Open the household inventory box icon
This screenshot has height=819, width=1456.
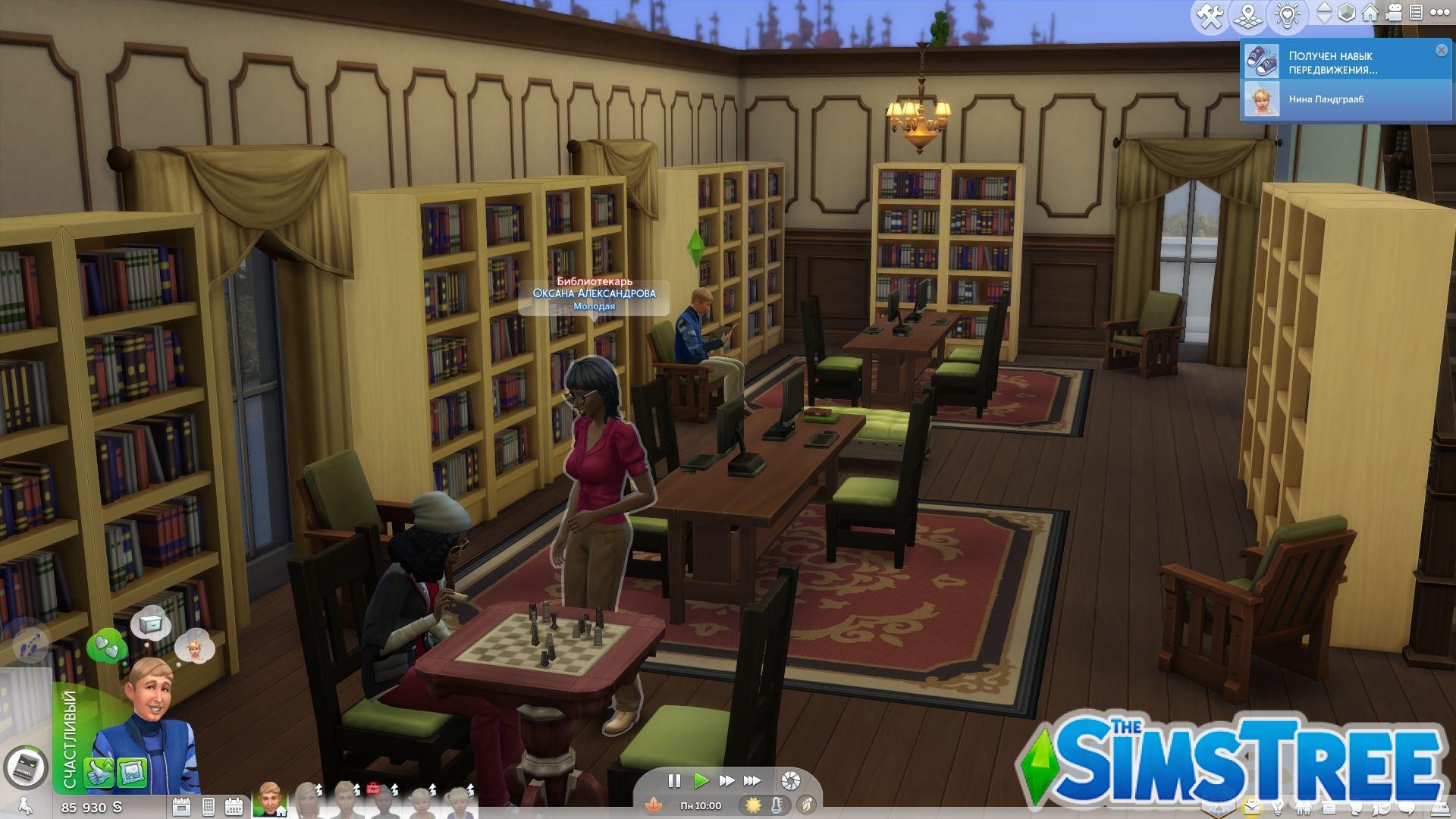click(x=1328, y=806)
